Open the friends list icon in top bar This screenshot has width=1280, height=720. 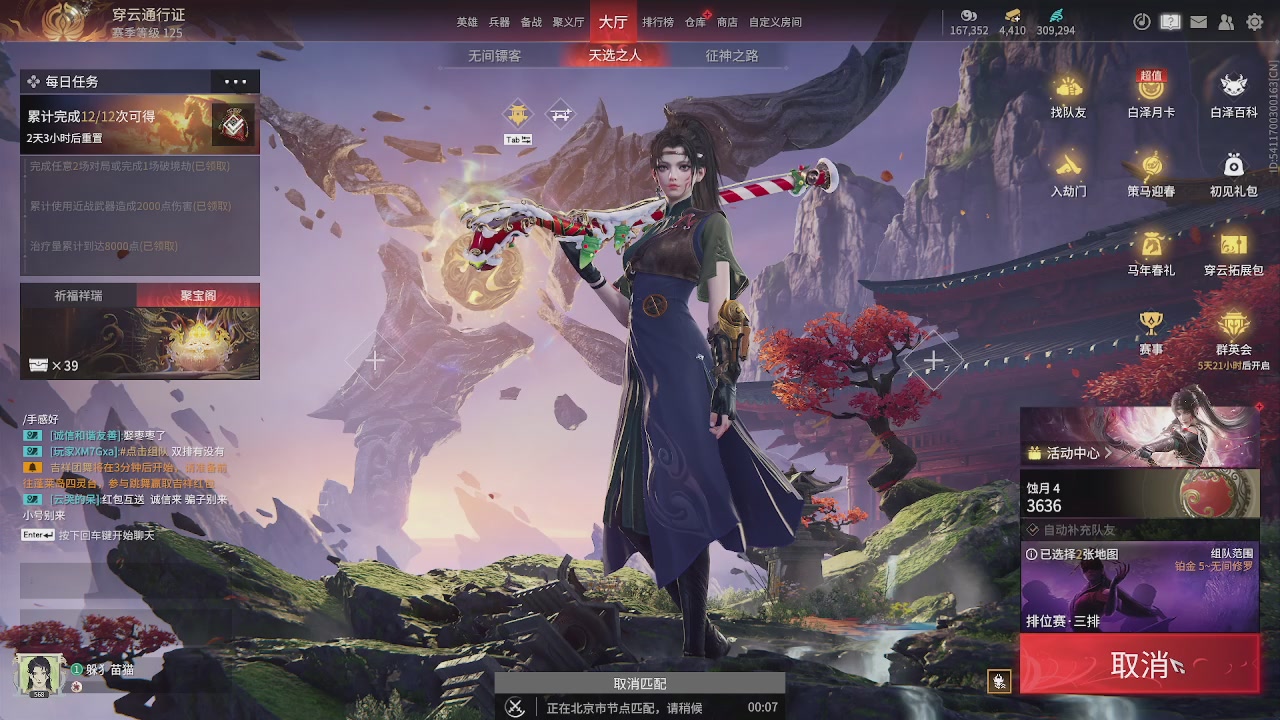1225,20
